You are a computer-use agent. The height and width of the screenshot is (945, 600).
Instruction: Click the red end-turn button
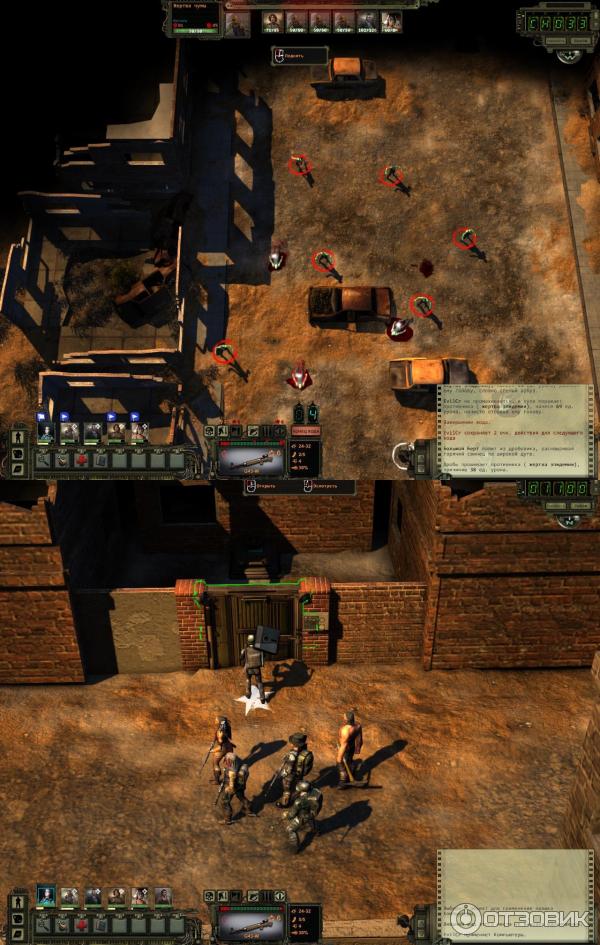(306, 430)
